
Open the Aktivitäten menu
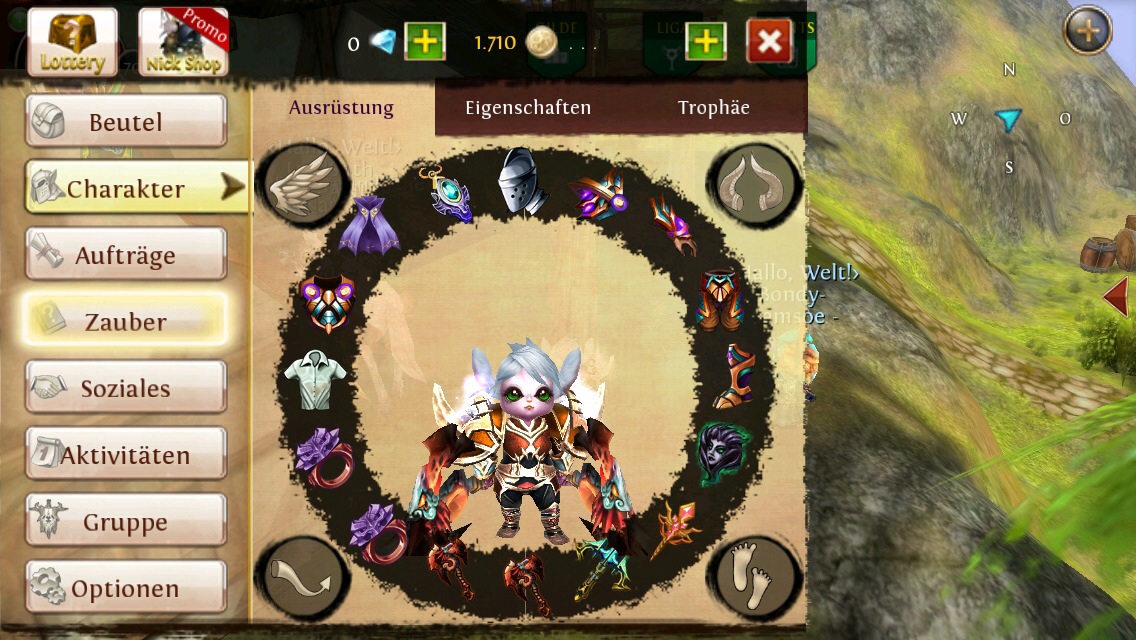[x=125, y=455]
